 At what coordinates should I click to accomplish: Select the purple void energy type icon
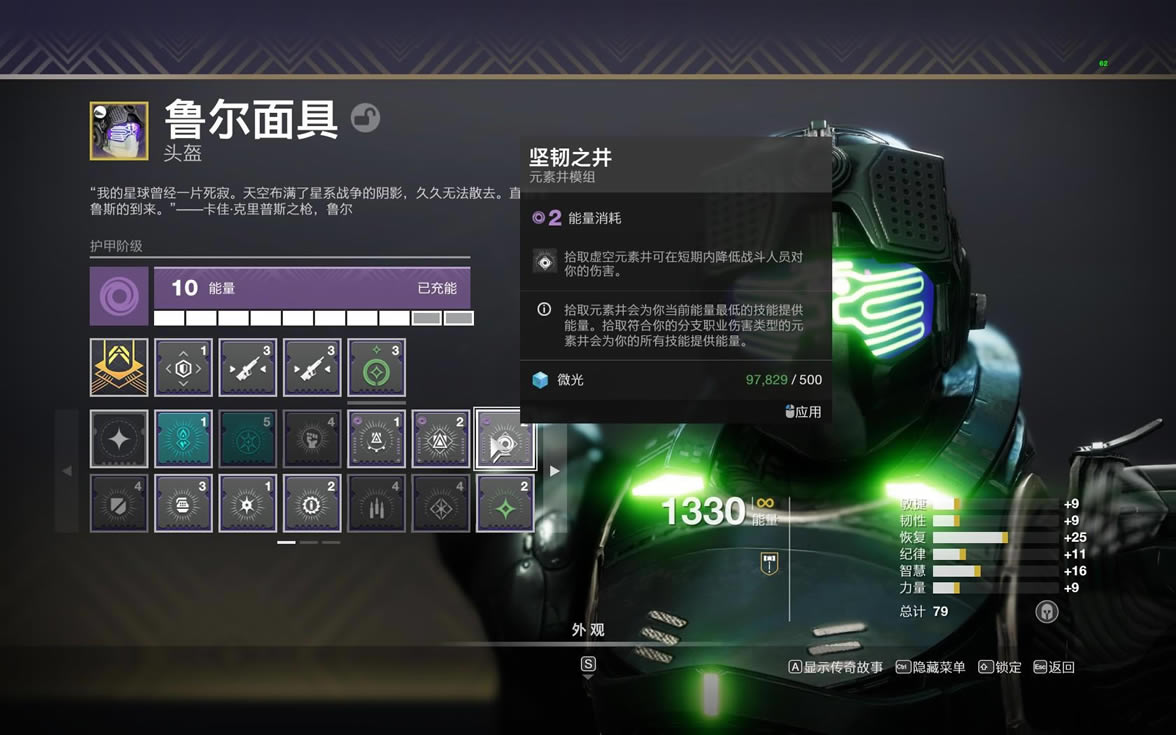pyautogui.click(x=119, y=295)
